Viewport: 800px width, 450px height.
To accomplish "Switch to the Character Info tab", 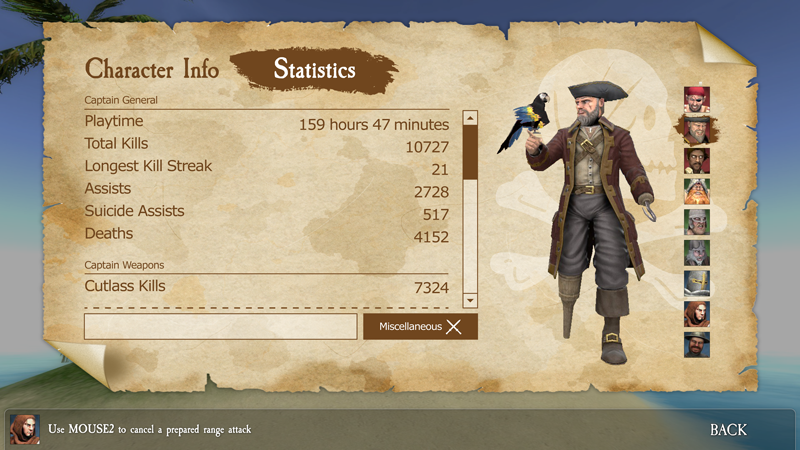I will tap(152, 69).
